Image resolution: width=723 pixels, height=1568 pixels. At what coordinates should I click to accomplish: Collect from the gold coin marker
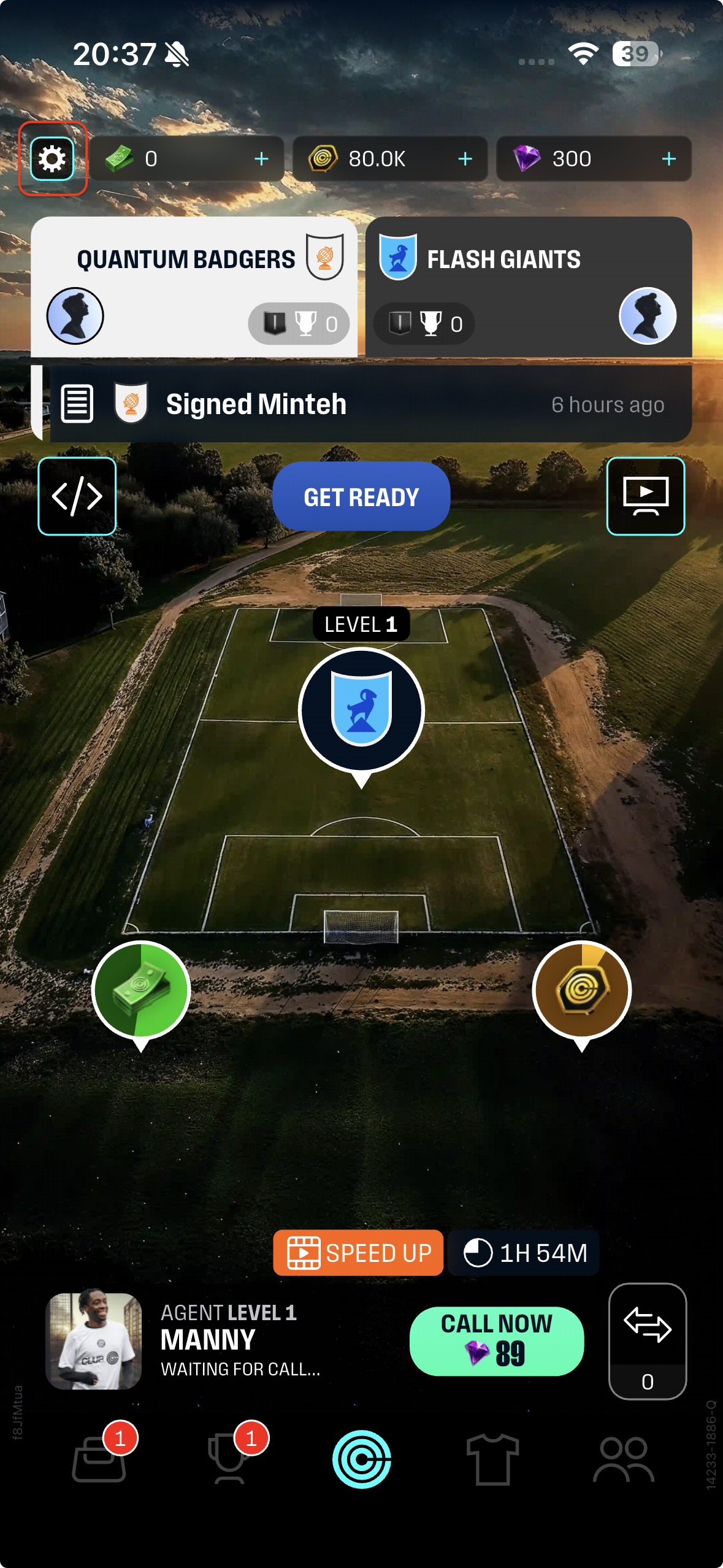click(581, 990)
